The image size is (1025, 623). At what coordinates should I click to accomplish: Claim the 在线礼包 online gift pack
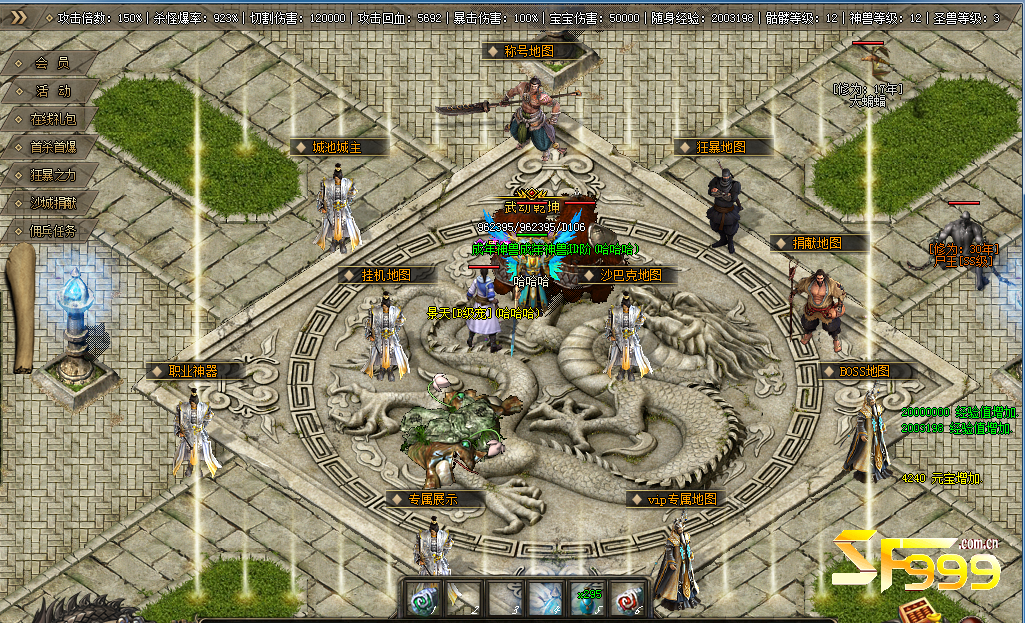tap(52, 119)
